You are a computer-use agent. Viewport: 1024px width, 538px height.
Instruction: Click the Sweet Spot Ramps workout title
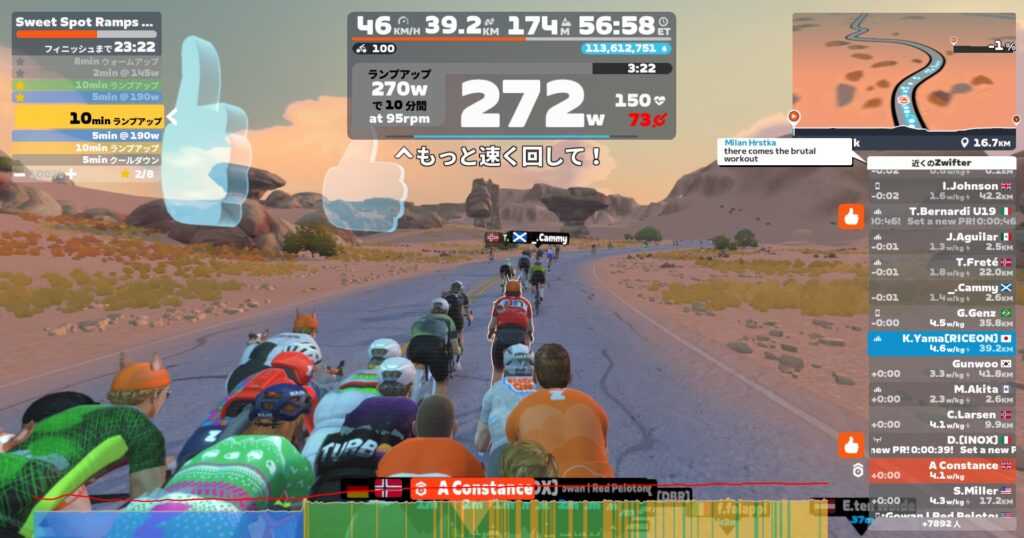tap(85, 20)
